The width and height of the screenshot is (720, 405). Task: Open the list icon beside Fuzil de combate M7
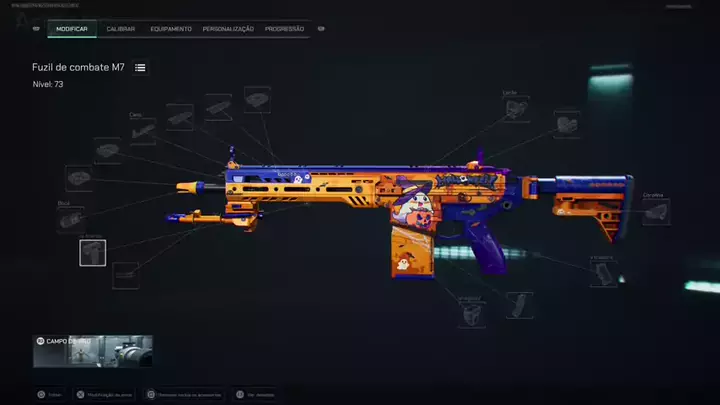click(x=141, y=67)
